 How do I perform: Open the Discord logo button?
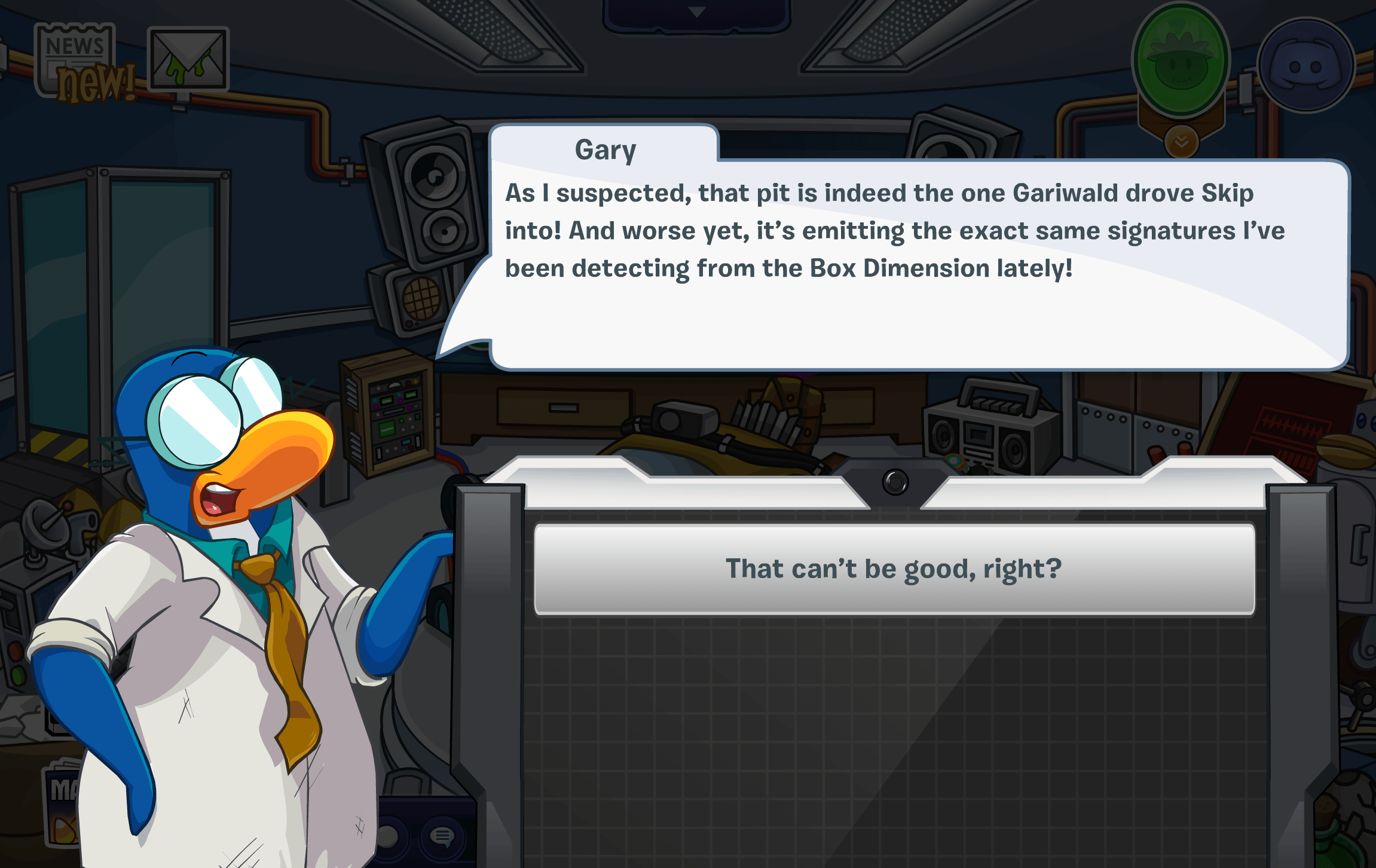point(1305,66)
